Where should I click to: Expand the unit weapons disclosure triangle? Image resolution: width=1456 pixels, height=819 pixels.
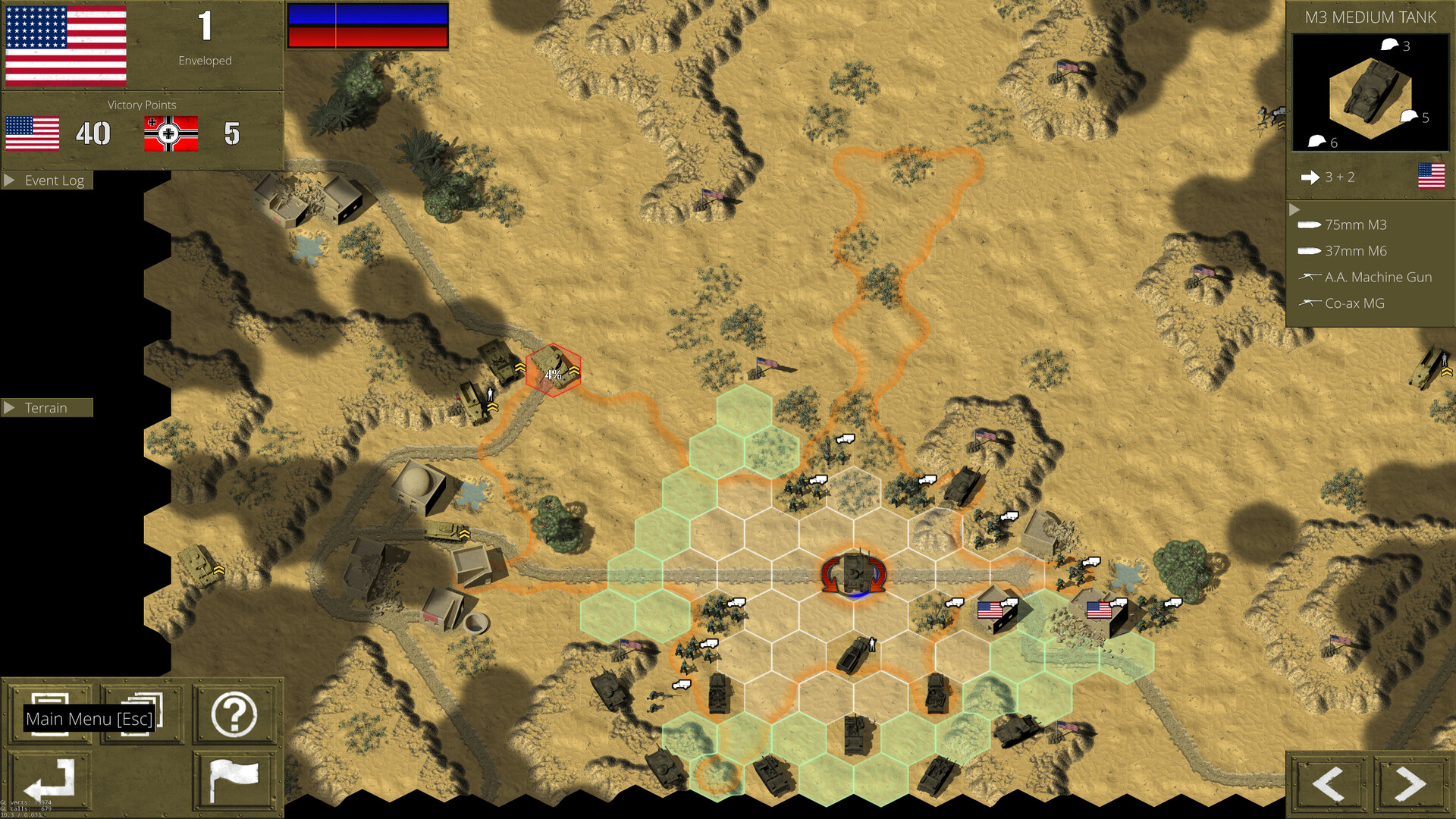1294,210
